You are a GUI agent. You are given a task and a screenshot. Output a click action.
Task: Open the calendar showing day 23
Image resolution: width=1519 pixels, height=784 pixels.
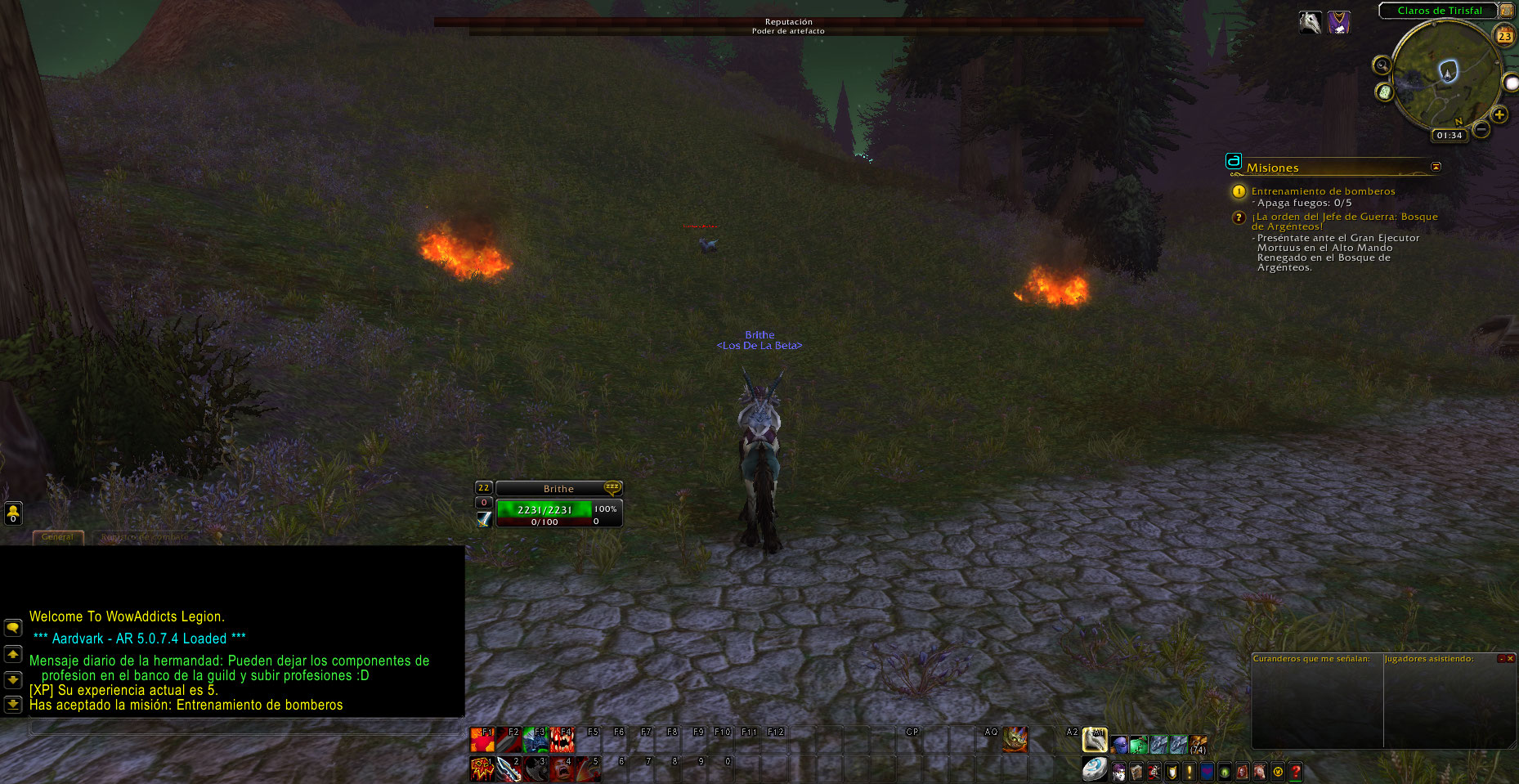1504,36
